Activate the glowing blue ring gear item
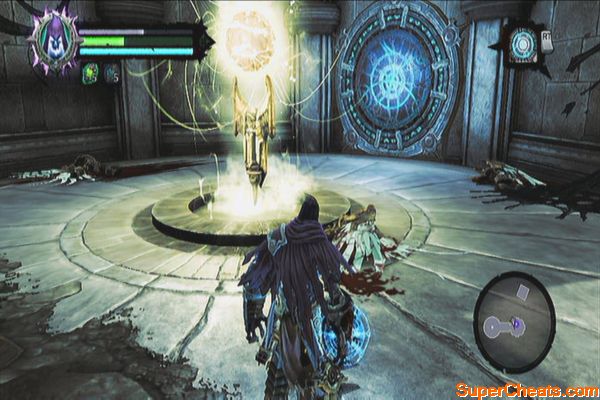The height and width of the screenshot is (400, 600). tap(523, 43)
